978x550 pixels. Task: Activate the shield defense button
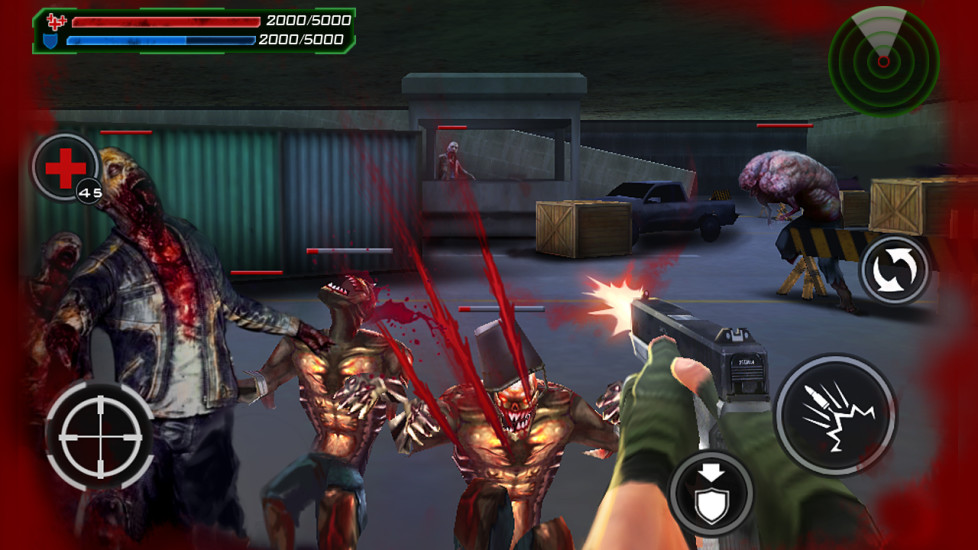click(711, 493)
